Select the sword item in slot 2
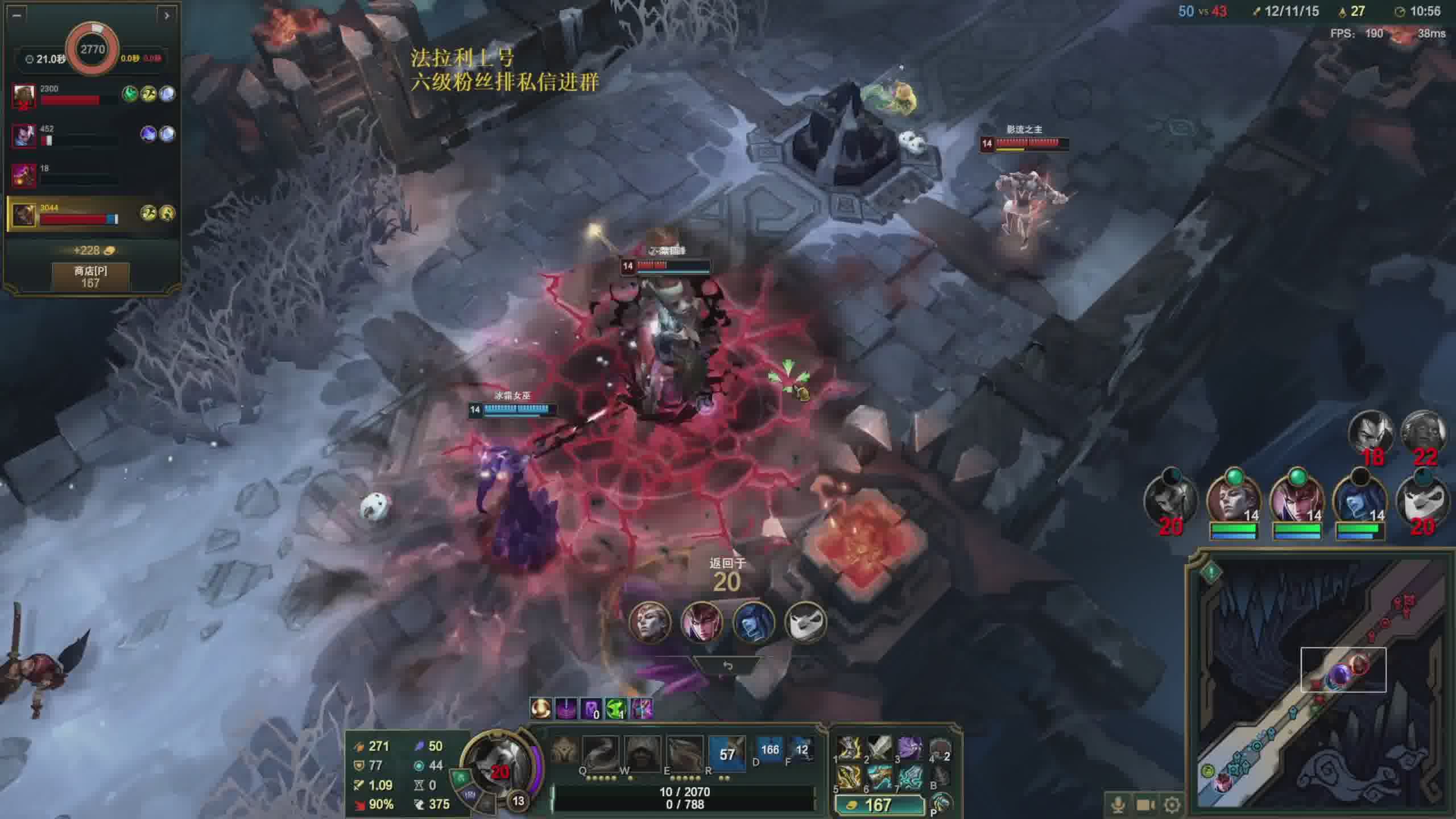 click(x=879, y=748)
